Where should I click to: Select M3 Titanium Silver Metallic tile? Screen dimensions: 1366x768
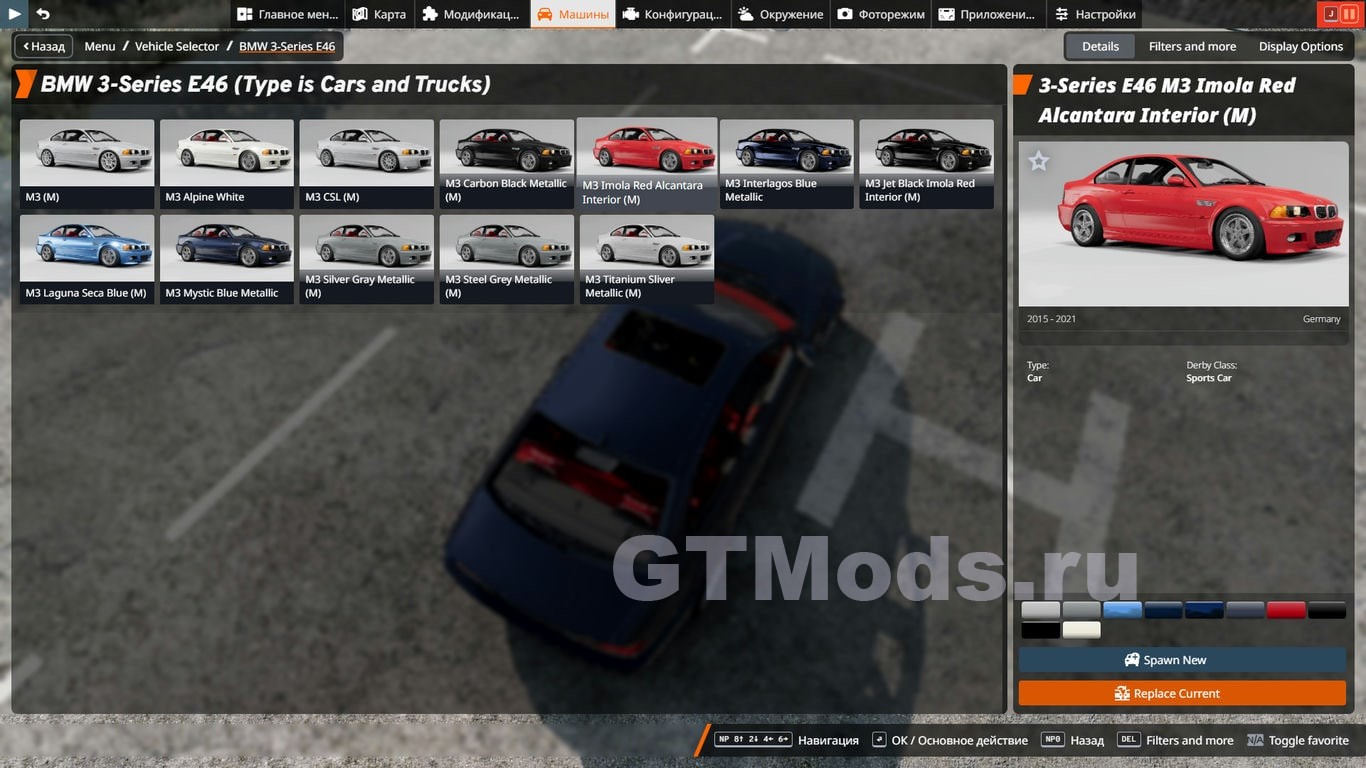[x=646, y=258]
